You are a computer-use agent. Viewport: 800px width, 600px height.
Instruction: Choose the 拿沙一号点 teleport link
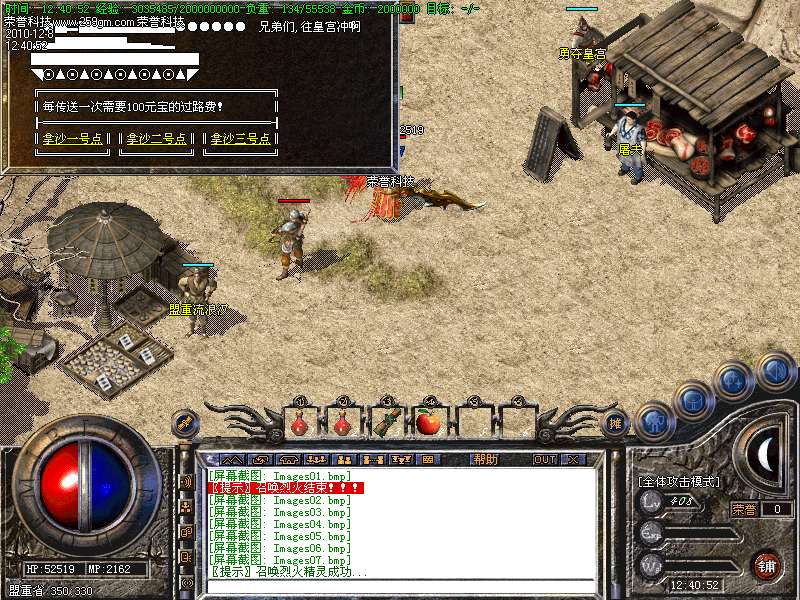75,139
